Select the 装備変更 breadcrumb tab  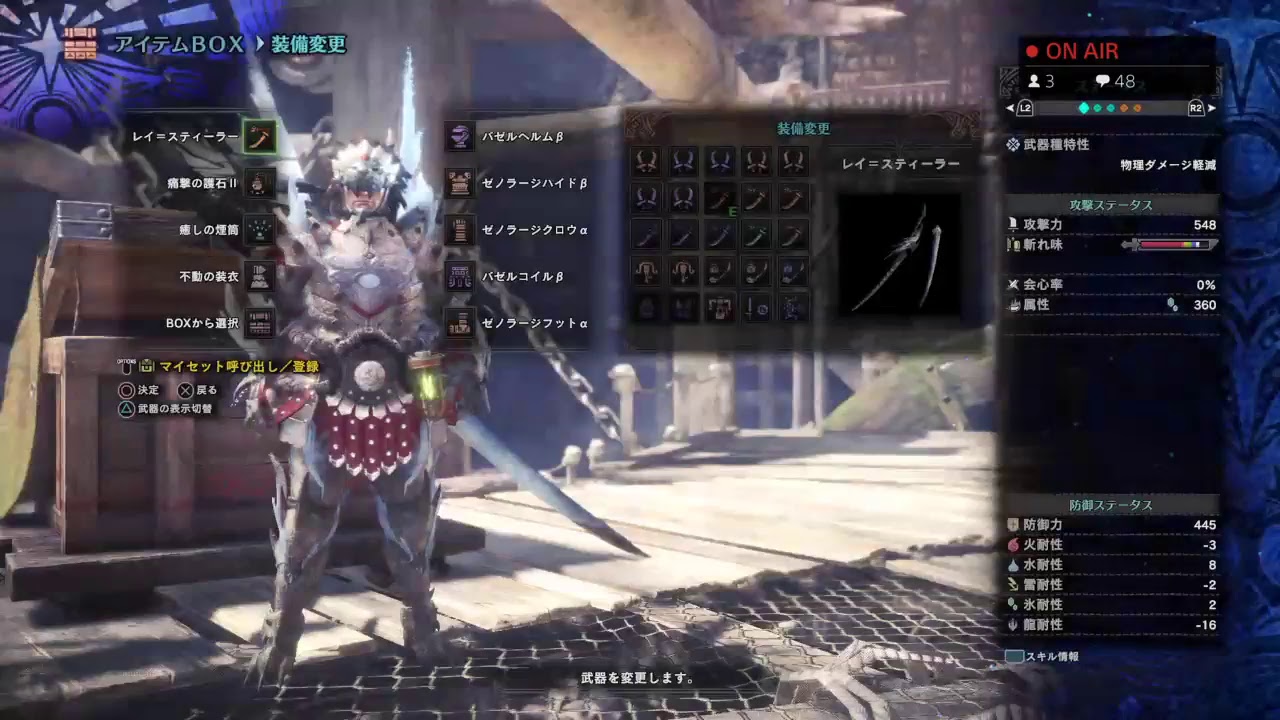306,44
